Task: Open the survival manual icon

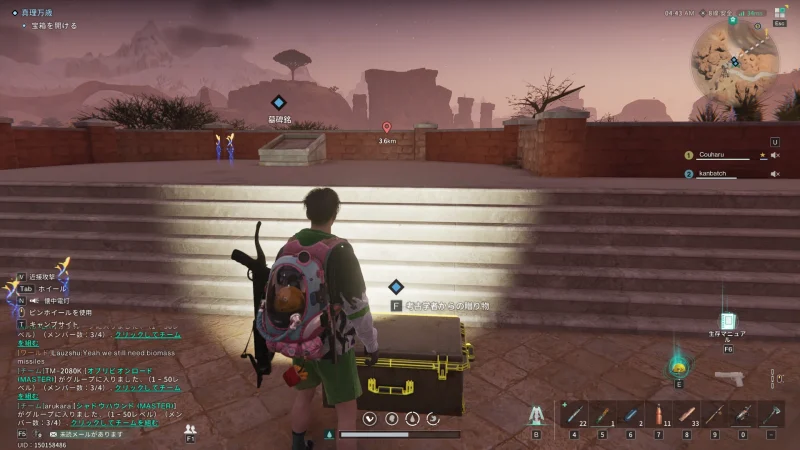Action: click(x=727, y=323)
